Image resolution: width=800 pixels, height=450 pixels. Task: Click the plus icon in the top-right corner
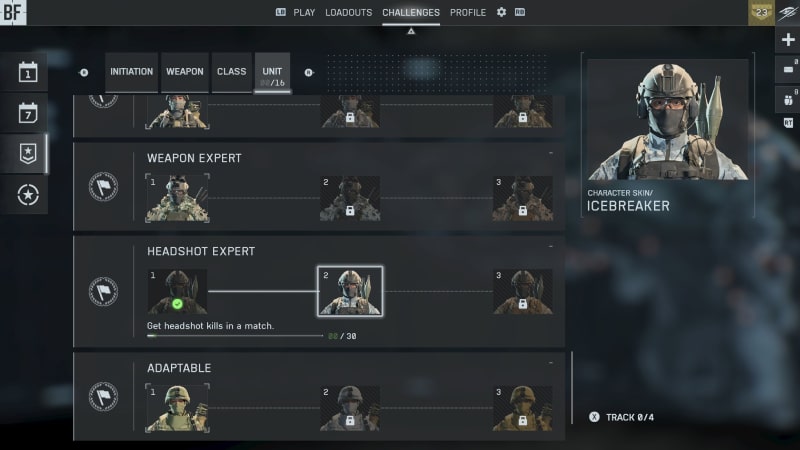pos(788,40)
